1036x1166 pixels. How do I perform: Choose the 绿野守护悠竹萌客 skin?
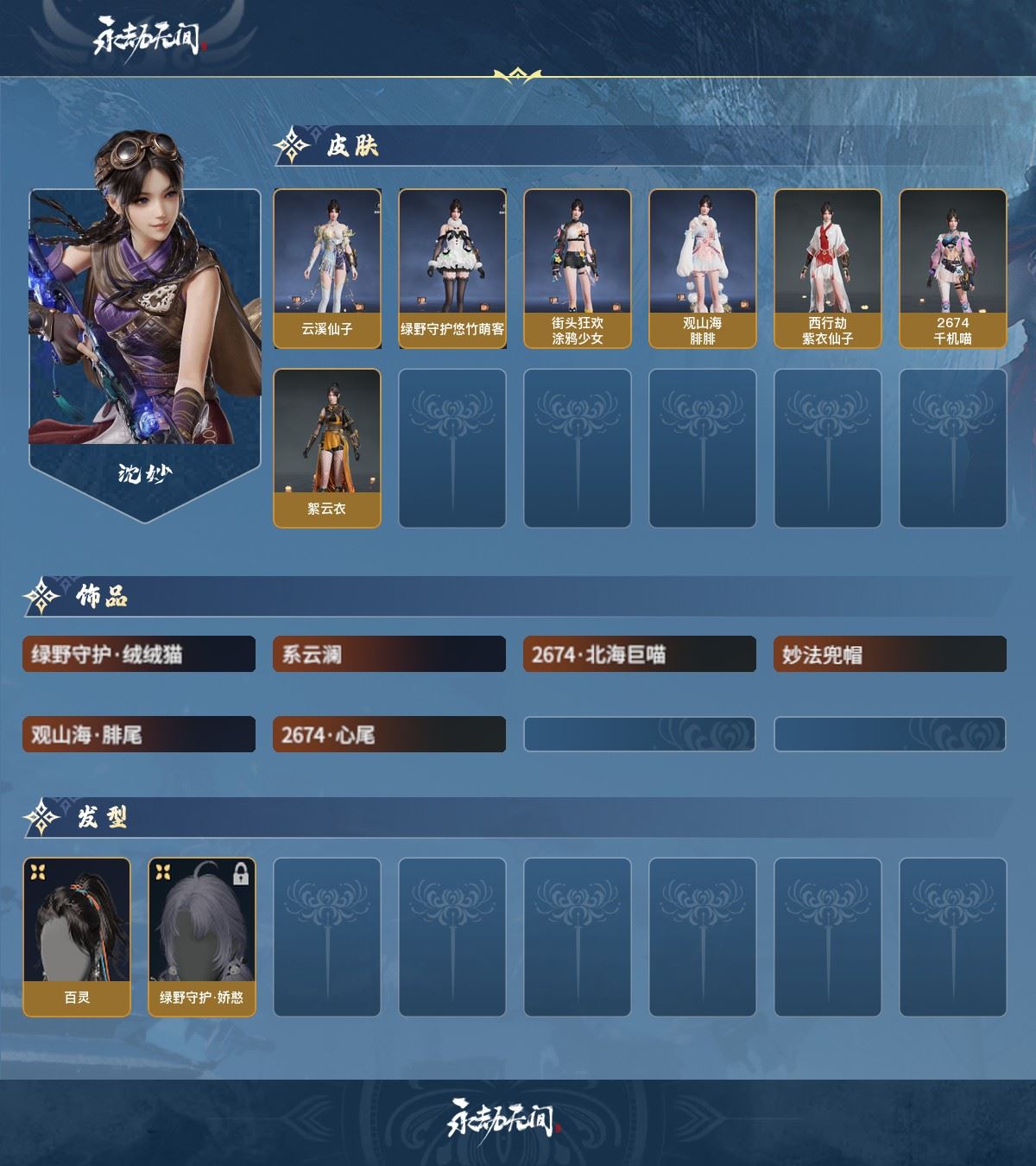point(452,269)
